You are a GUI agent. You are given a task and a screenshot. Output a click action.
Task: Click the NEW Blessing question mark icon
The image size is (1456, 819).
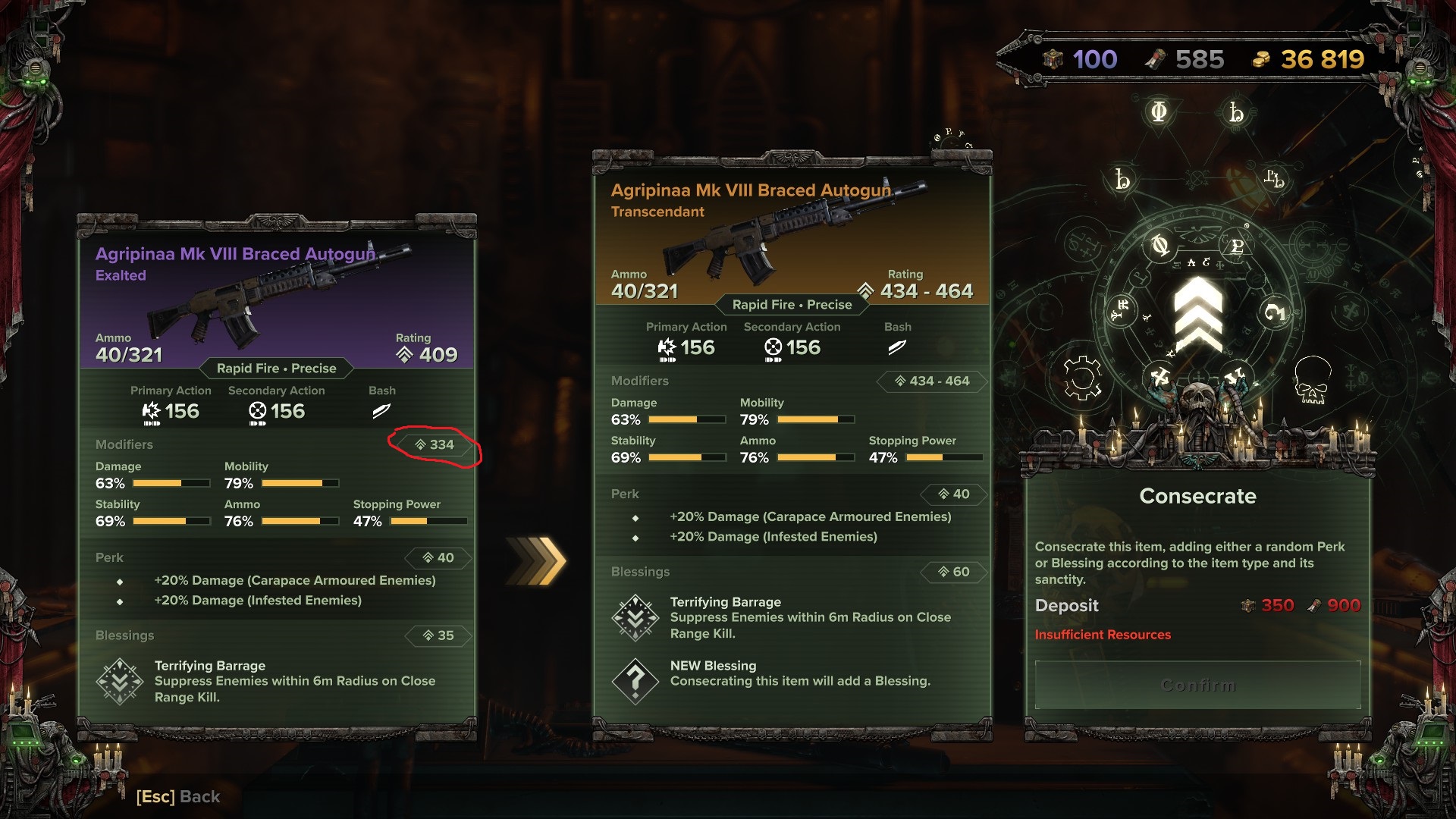click(x=635, y=681)
